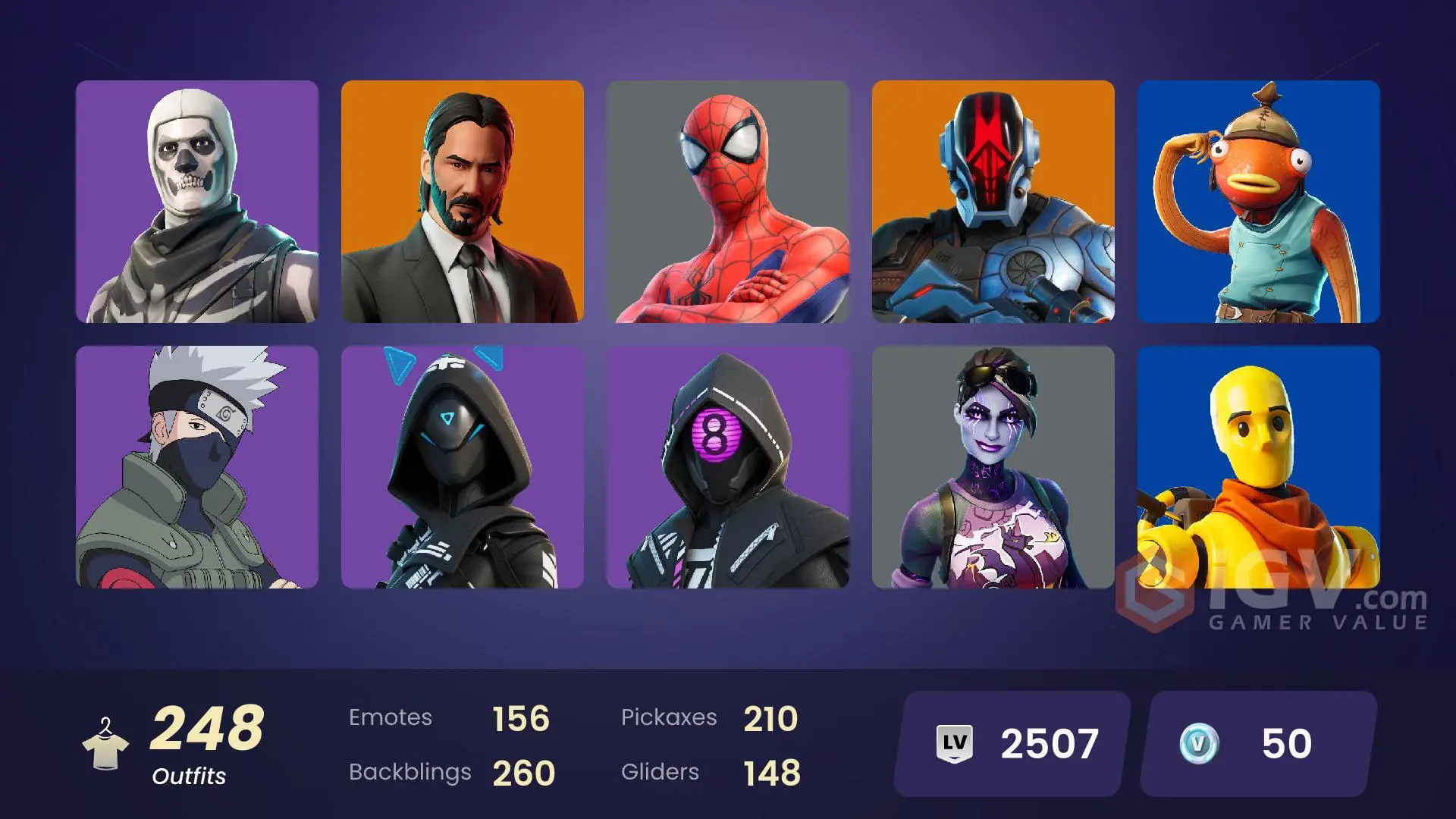Click the Gliders stat label
This screenshot has width=1456, height=819.
[x=660, y=773]
